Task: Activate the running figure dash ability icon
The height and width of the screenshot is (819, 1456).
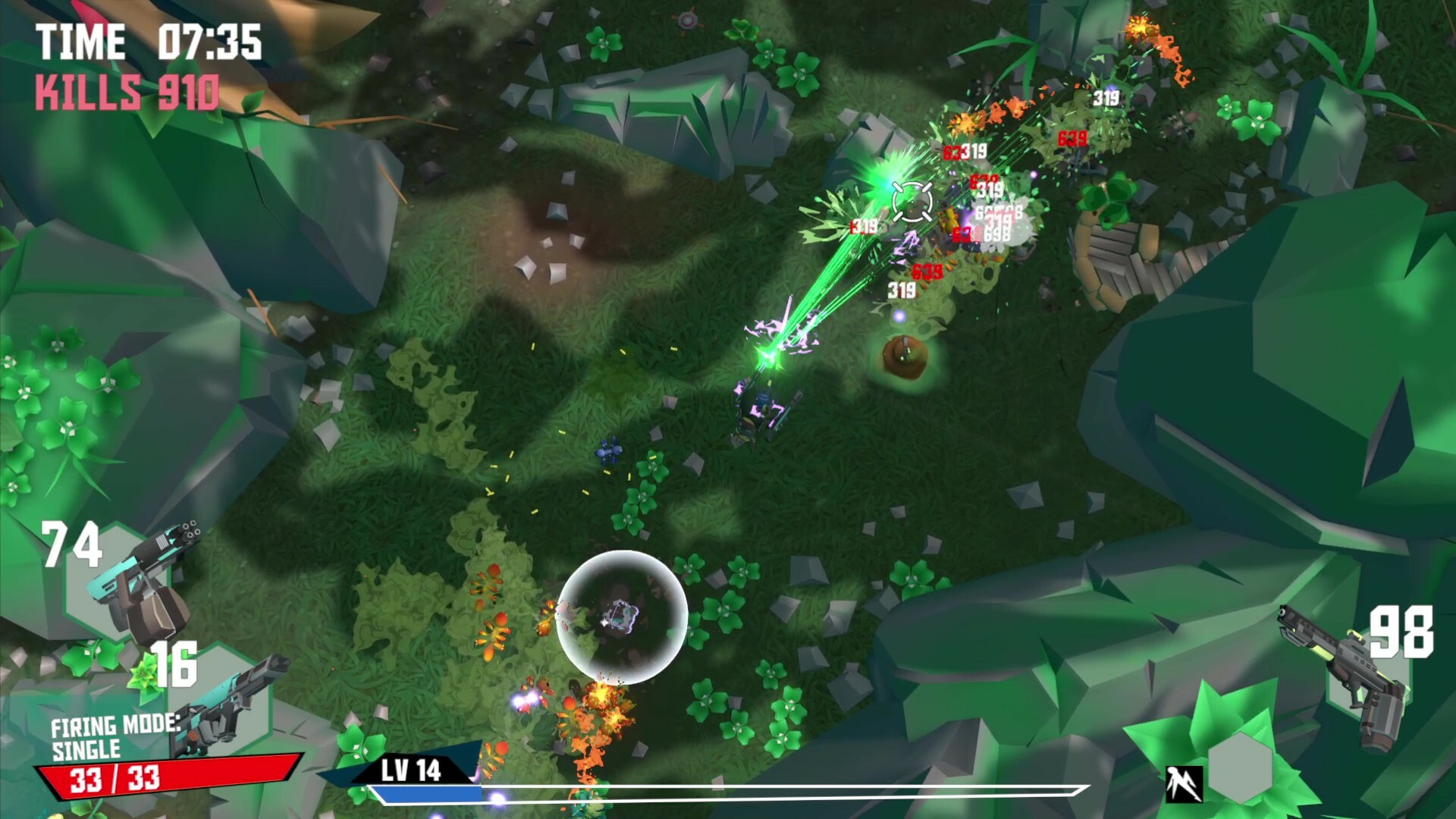Action: coord(1184,783)
